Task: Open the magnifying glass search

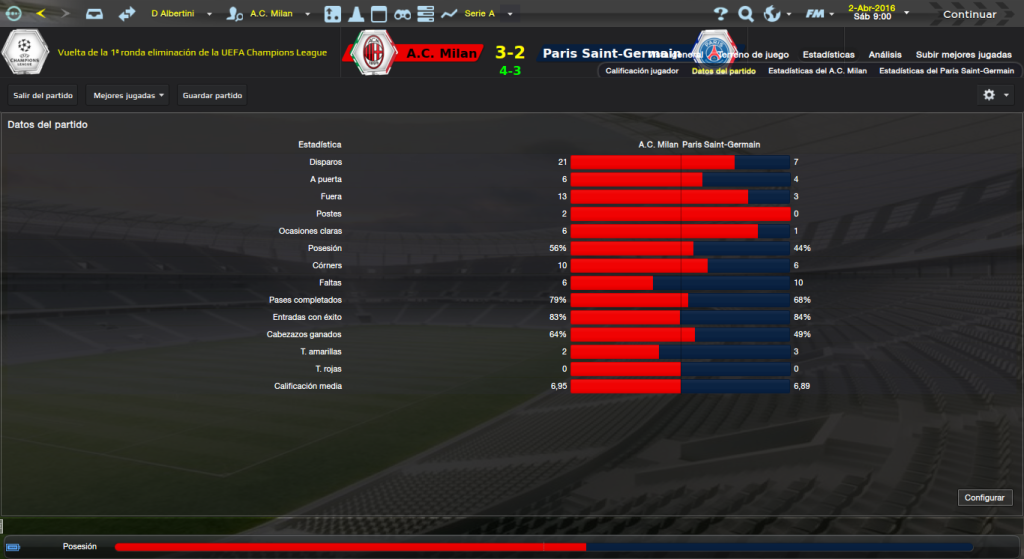Action: [x=746, y=14]
